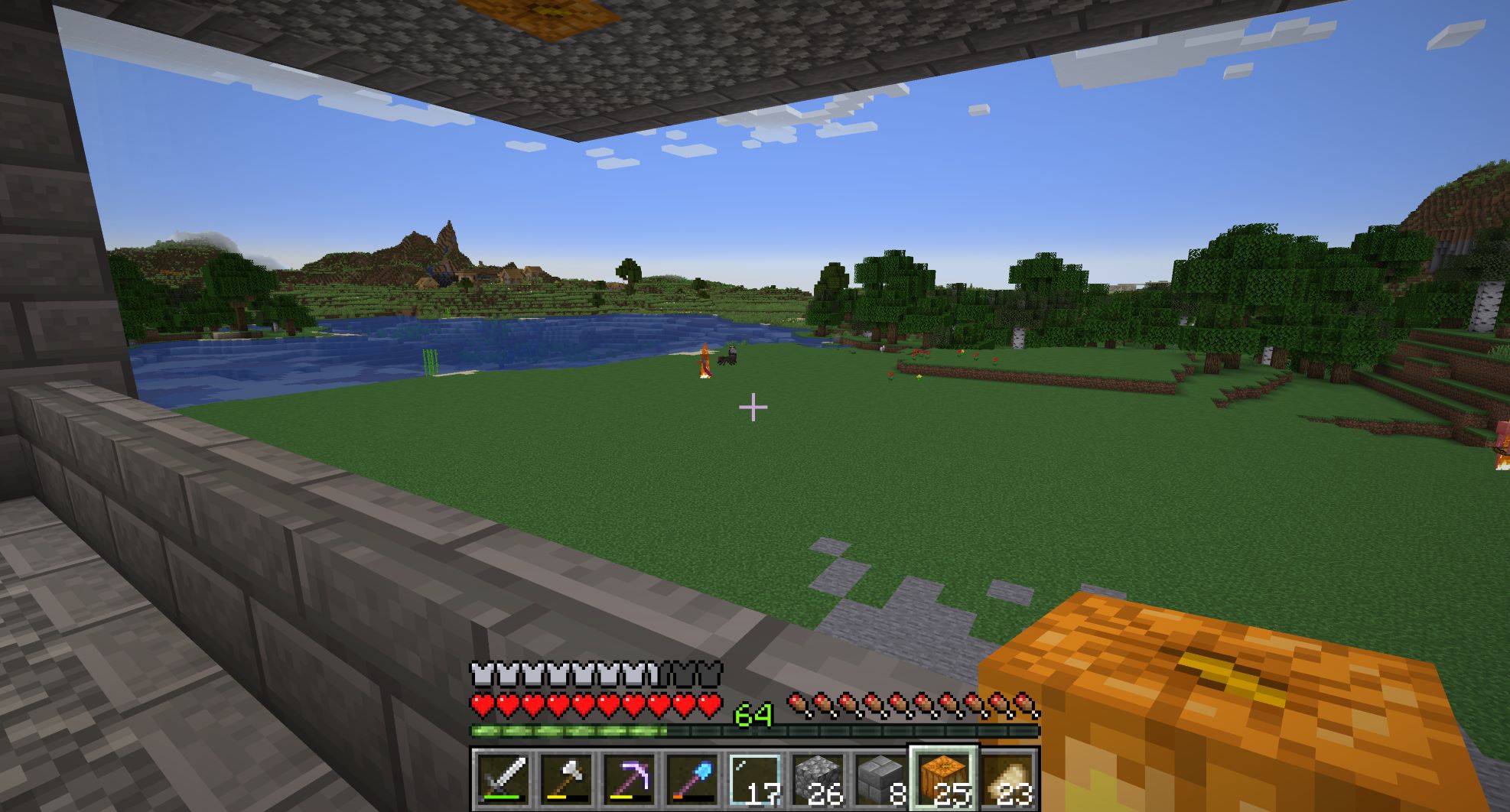1510x812 pixels.
Task: Switch to the enchanted purple pickaxe slot
Action: tap(629, 778)
